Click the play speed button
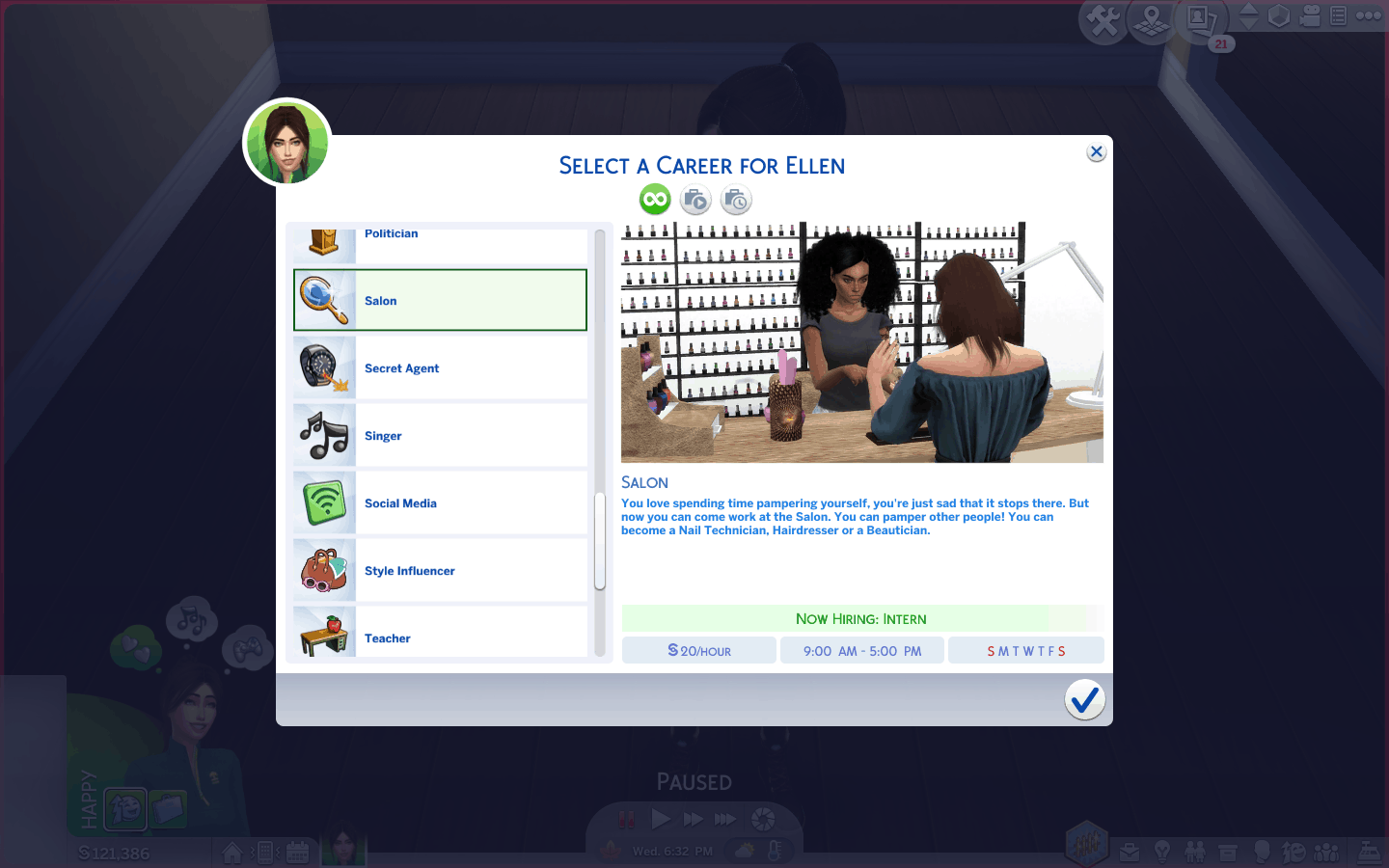The image size is (1389, 868). [x=661, y=819]
